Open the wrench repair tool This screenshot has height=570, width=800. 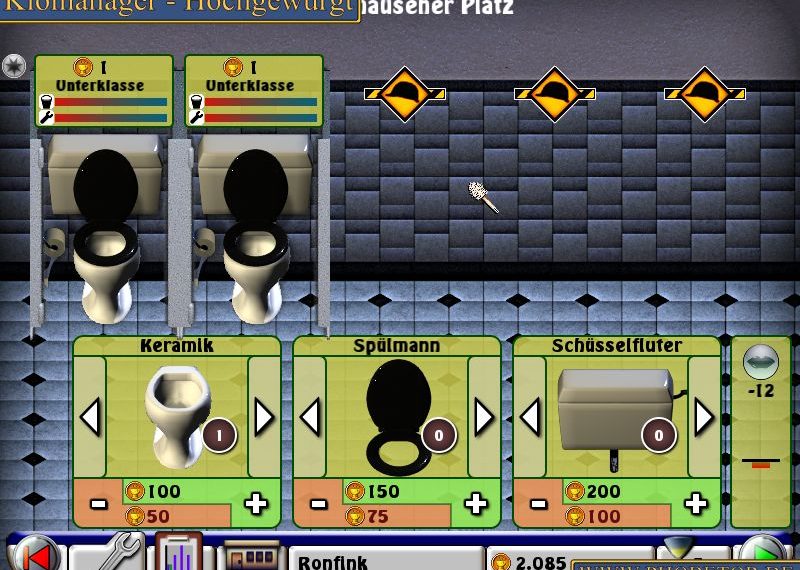click(108, 552)
